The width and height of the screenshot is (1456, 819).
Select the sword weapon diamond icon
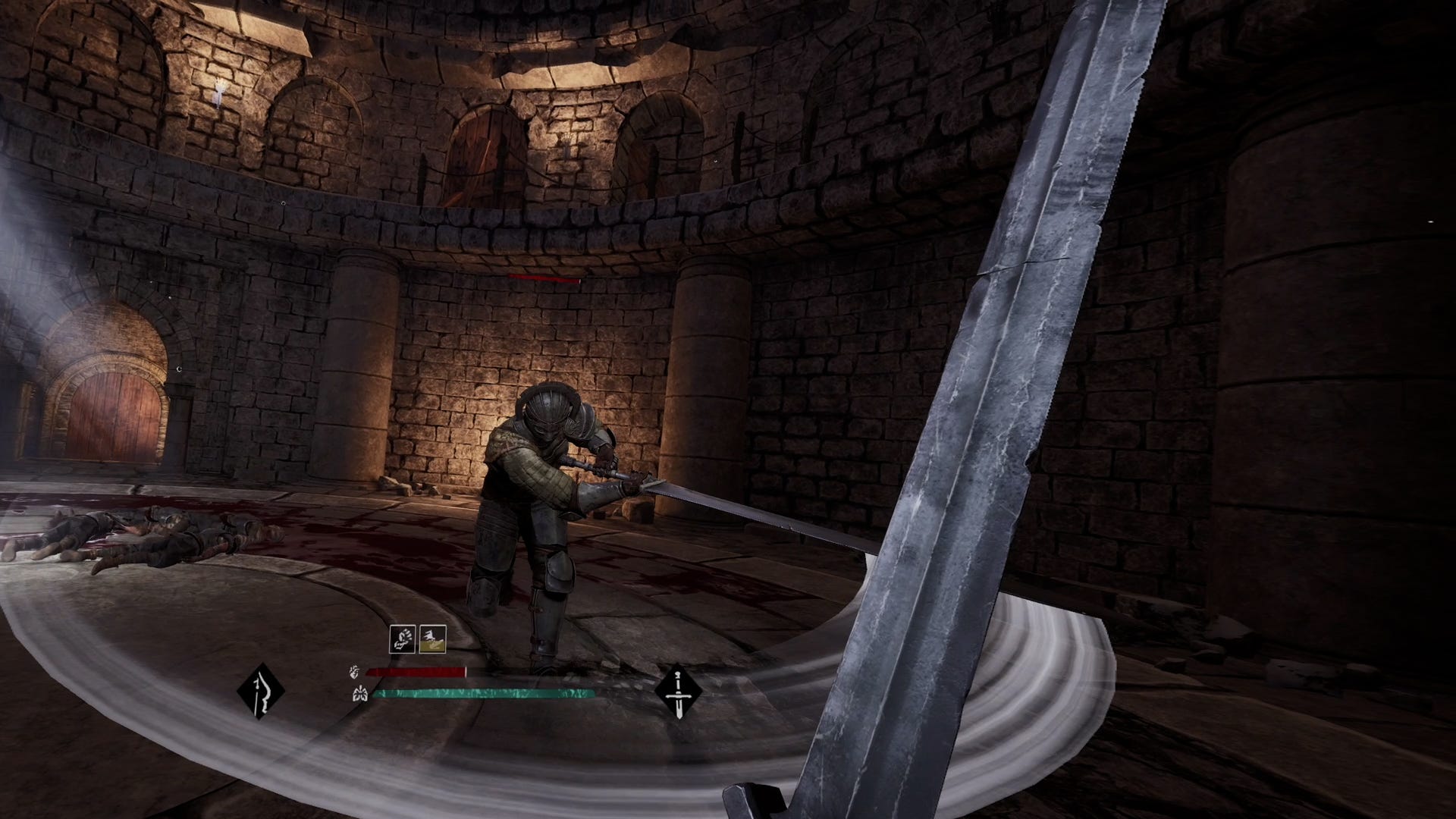point(678,691)
